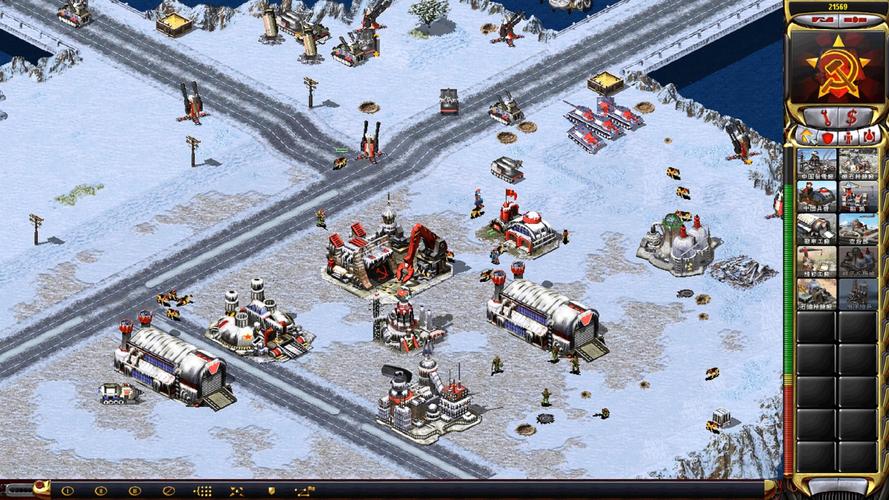889x500 pixels.
Task: Activate the X-shaped scatter command icon
Action: pos(236,491)
